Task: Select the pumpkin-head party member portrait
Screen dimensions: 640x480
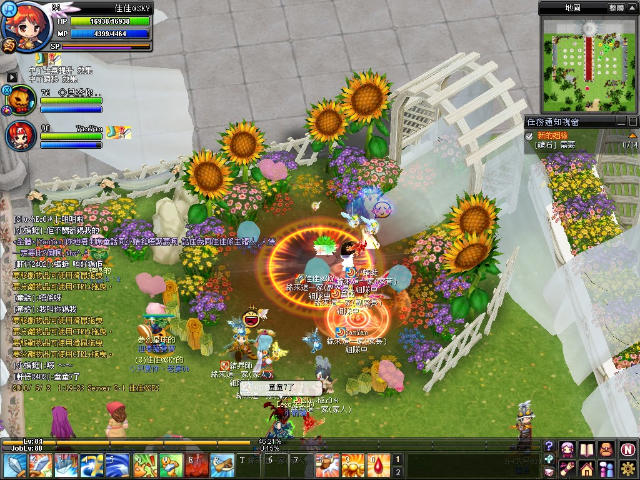Action: 22,100
